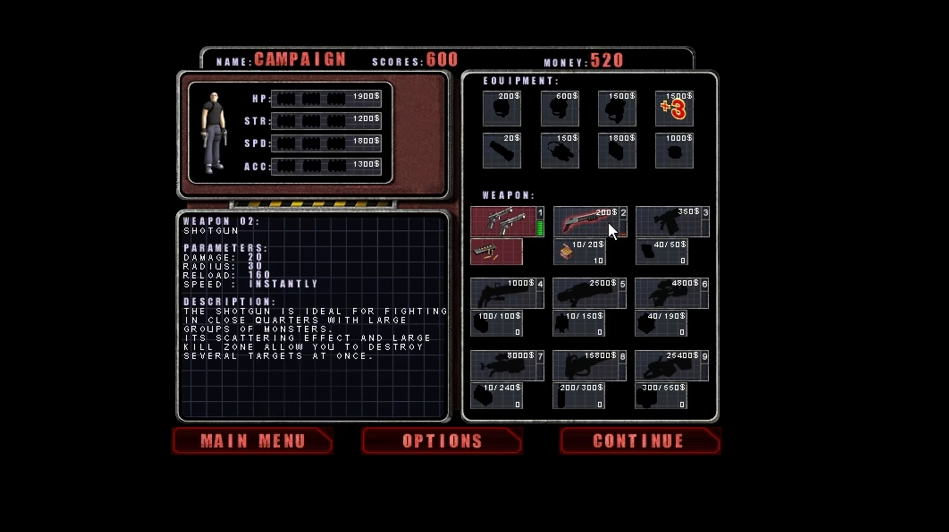Choose the 8000$ weapon in slot 7

(507, 365)
